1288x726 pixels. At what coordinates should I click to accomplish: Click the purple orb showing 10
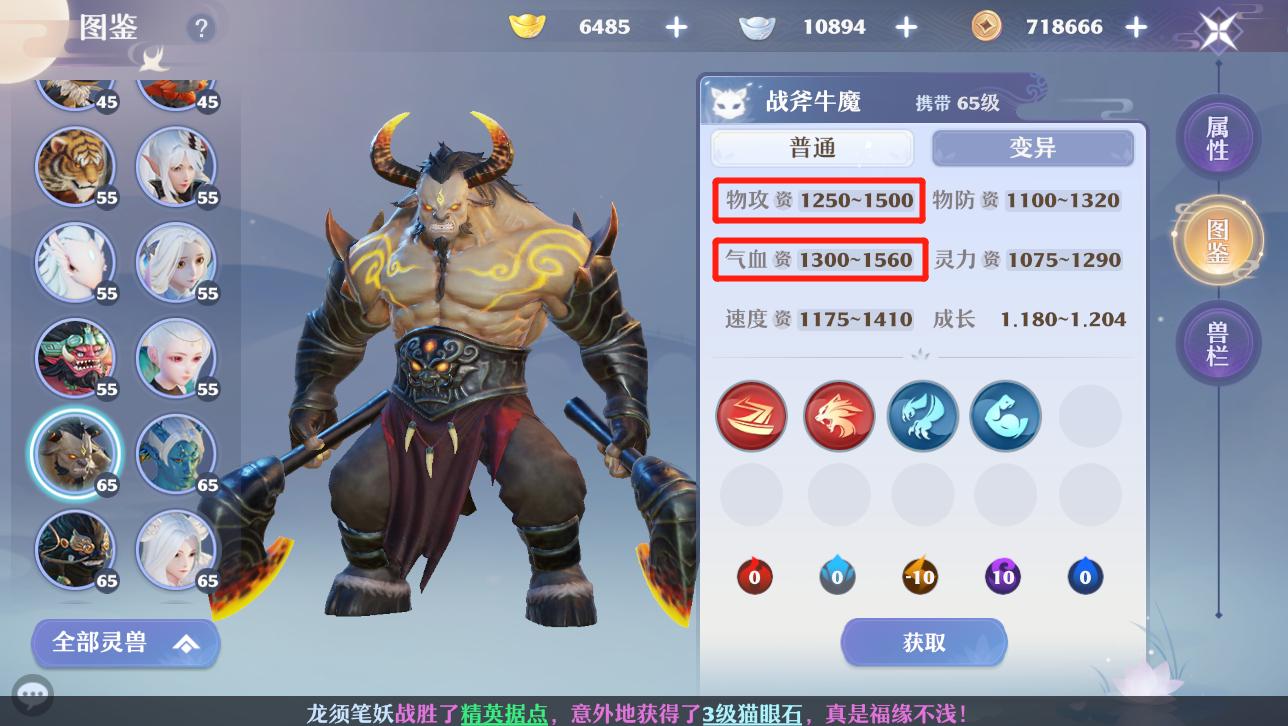pyautogui.click(x=1003, y=576)
